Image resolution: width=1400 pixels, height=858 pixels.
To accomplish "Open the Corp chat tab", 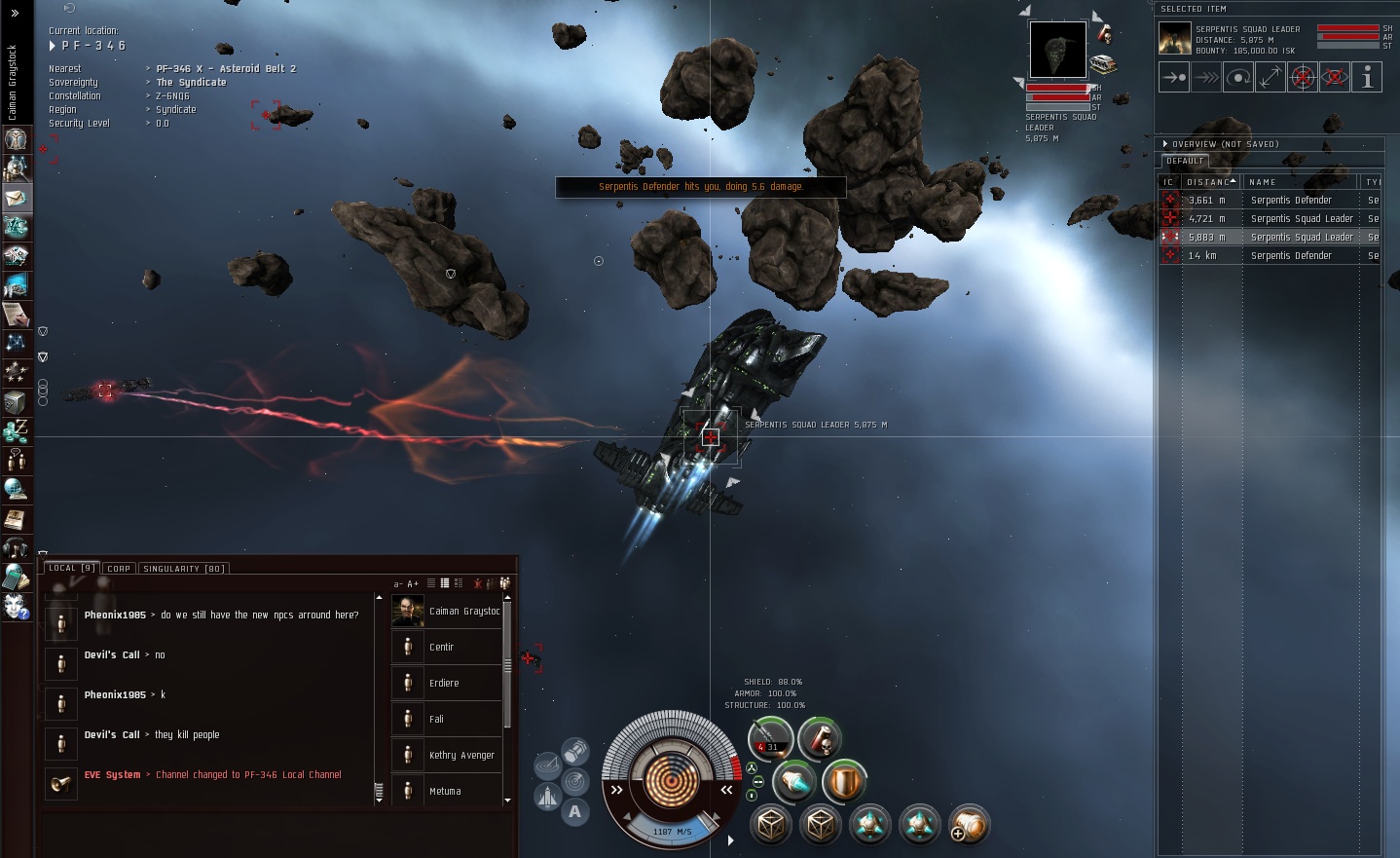I will (119, 569).
